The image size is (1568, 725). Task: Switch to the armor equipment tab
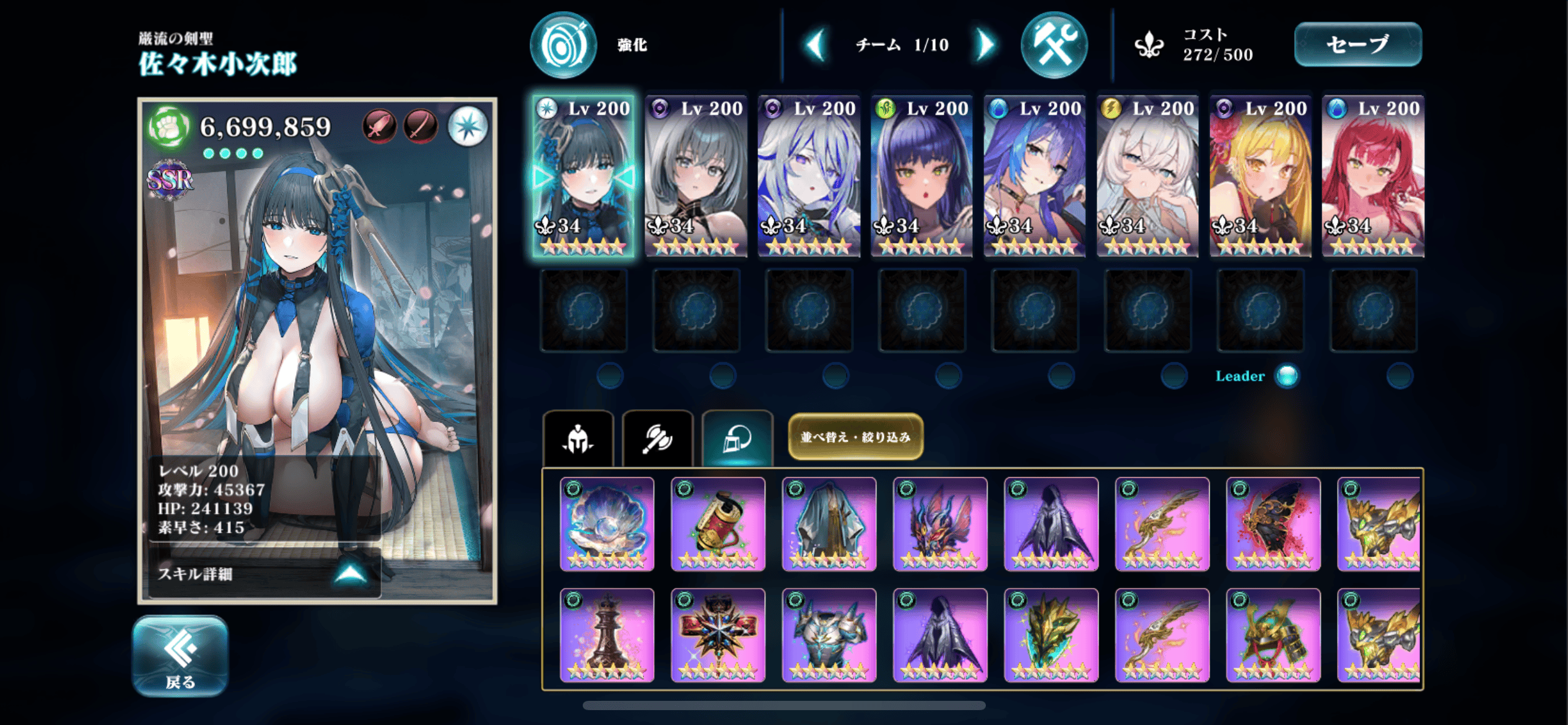click(737, 439)
